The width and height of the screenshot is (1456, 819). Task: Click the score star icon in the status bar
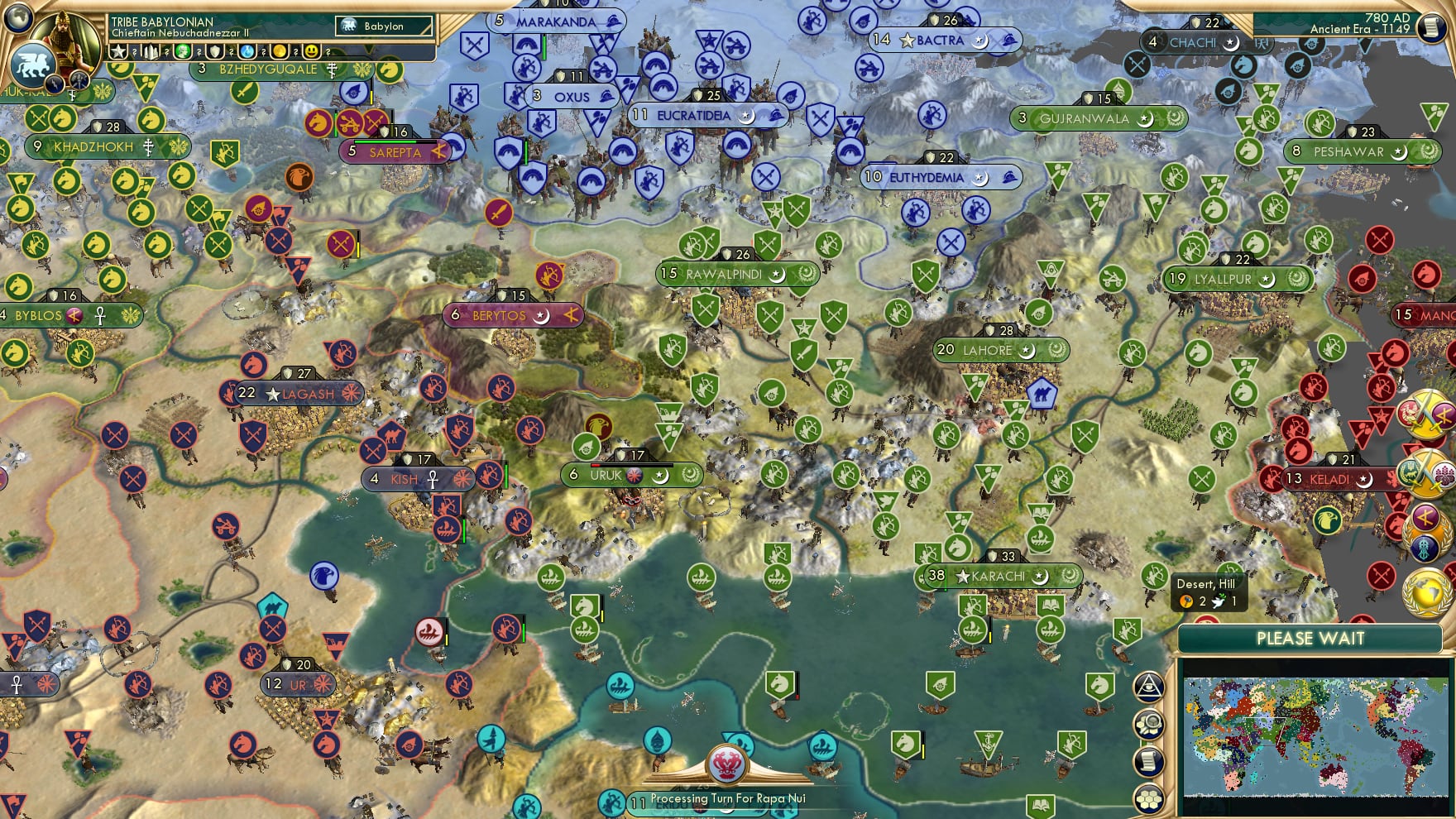pos(119,50)
